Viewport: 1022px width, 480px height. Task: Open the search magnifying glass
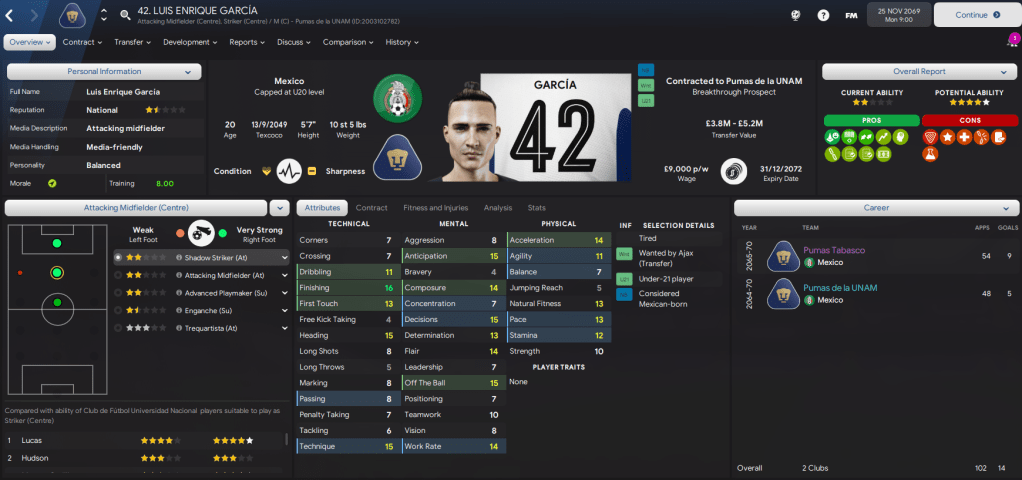pyautogui.click(x=125, y=15)
